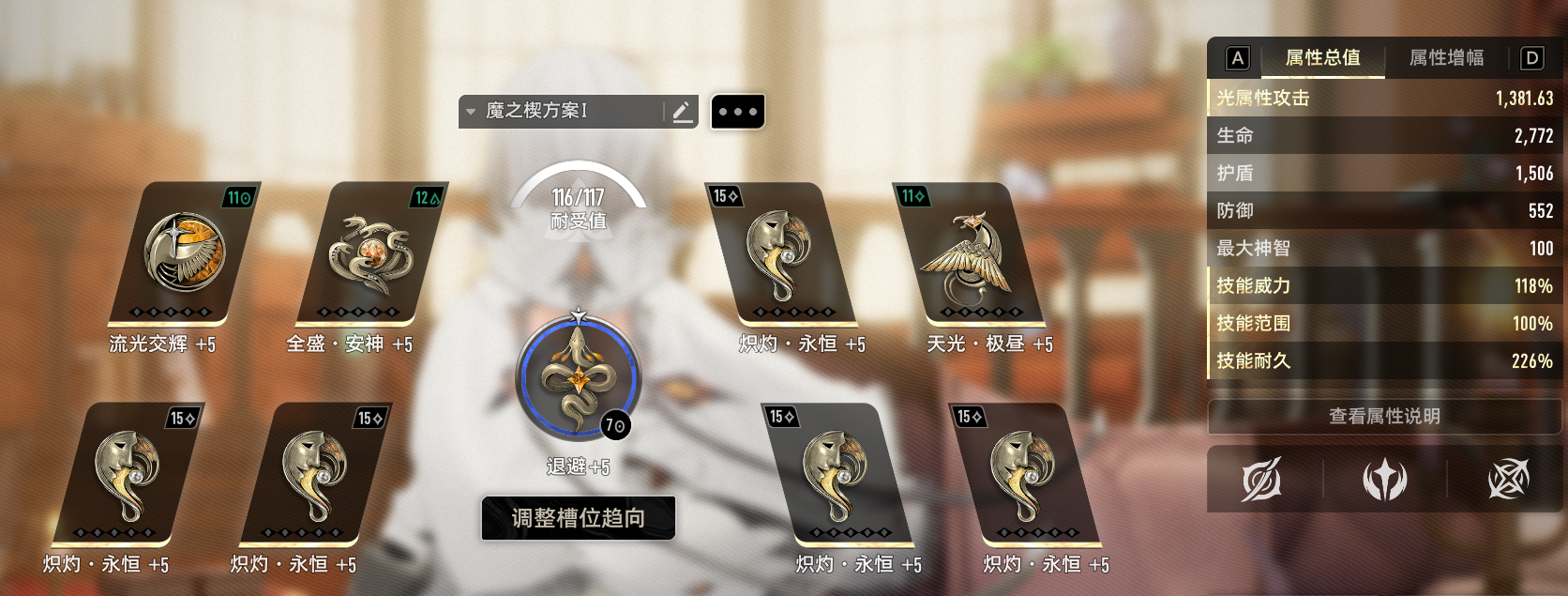Screen dimensions: 1568x596
Task: Select the 全盛·安神 +5 wedge slot
Action: click(x=370, y=252)
